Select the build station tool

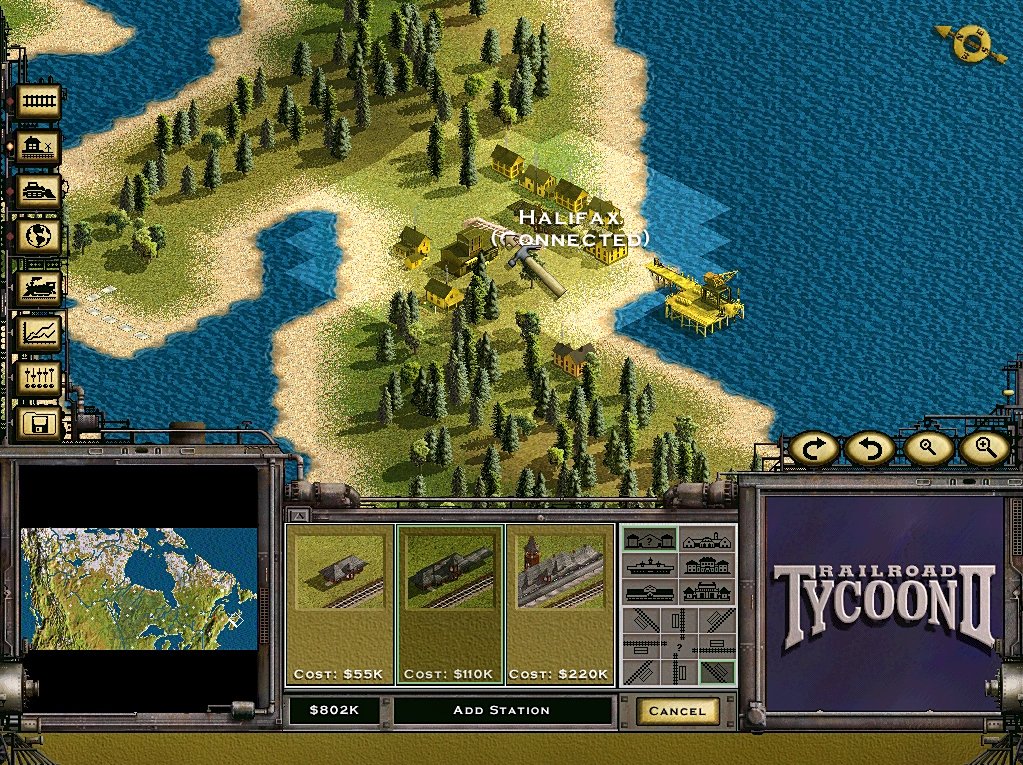pyautogui.click(x=38, y=148)
